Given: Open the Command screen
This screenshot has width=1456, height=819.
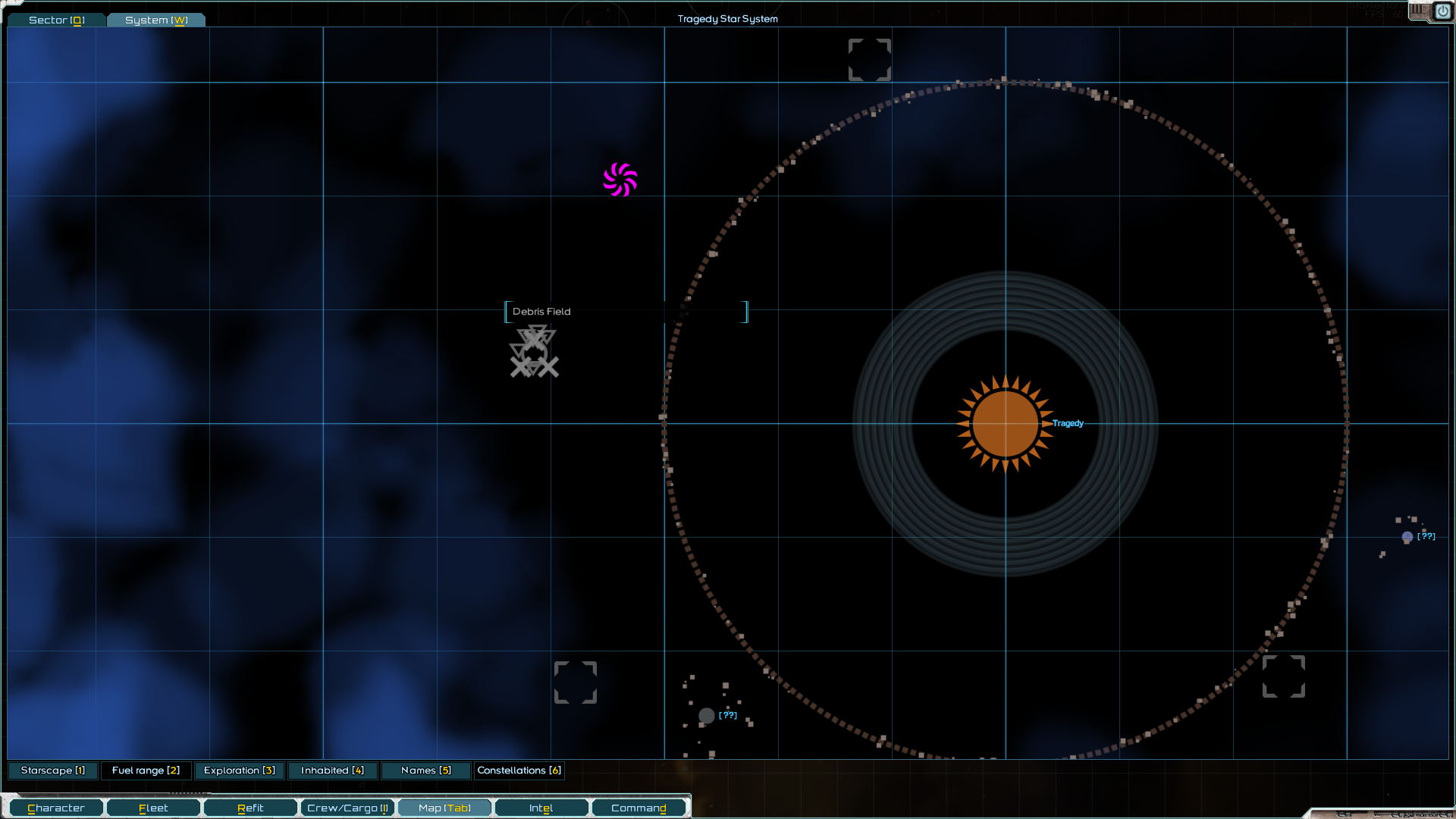Looking at the screenshot, I should tap(639, 807).
